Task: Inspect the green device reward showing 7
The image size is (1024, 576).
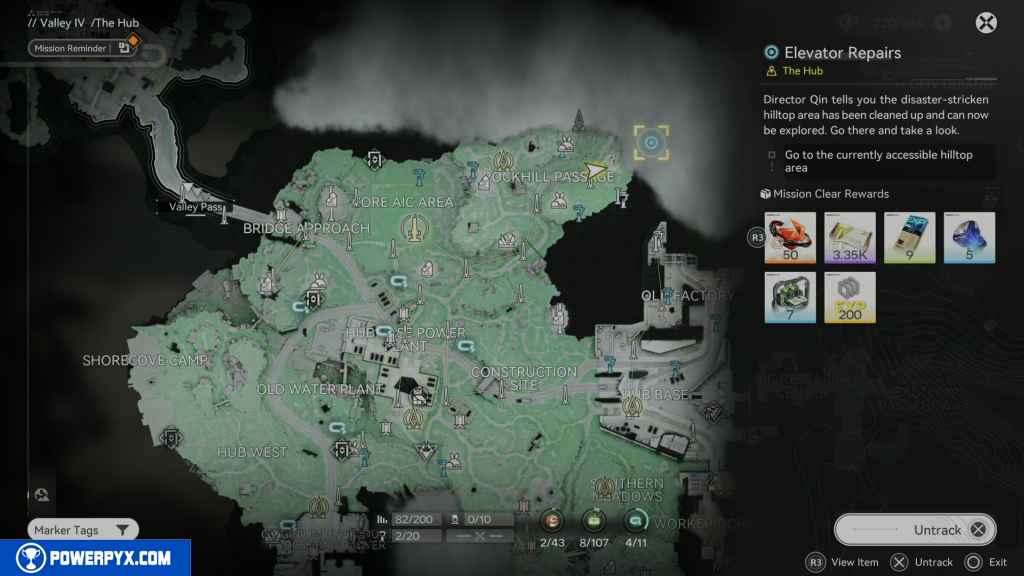Action: coord(790,297)
